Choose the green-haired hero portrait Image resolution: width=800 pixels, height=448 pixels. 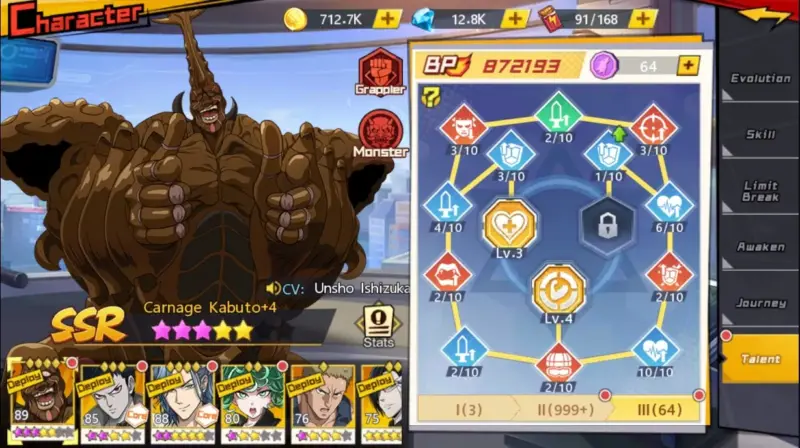(246, 400)
